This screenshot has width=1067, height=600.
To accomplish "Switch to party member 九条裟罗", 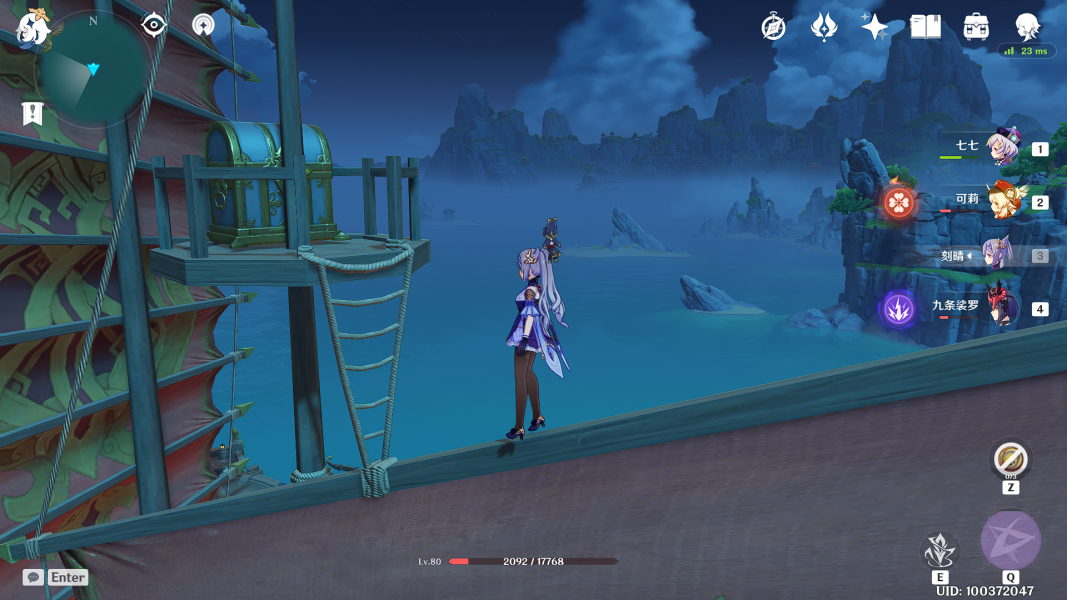I will coord(1002,307).
